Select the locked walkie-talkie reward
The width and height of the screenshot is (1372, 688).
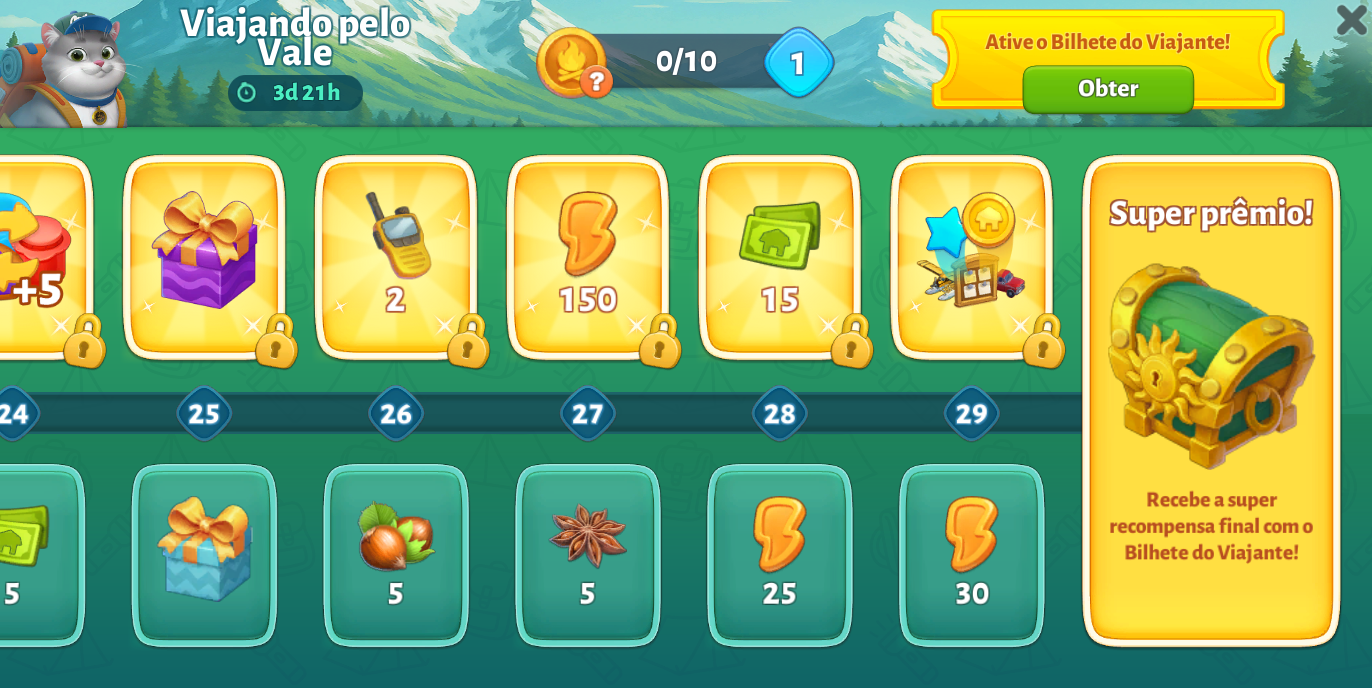click(396, 256)
